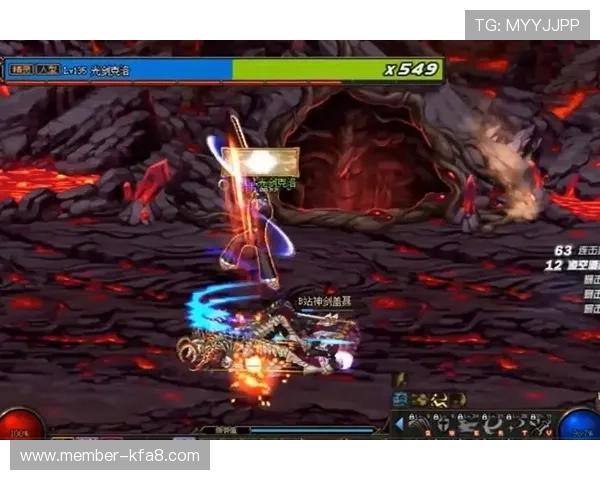Select the crescent slash skill in the R slot
The height and width of the screenshot is (480, 600).
492,425
